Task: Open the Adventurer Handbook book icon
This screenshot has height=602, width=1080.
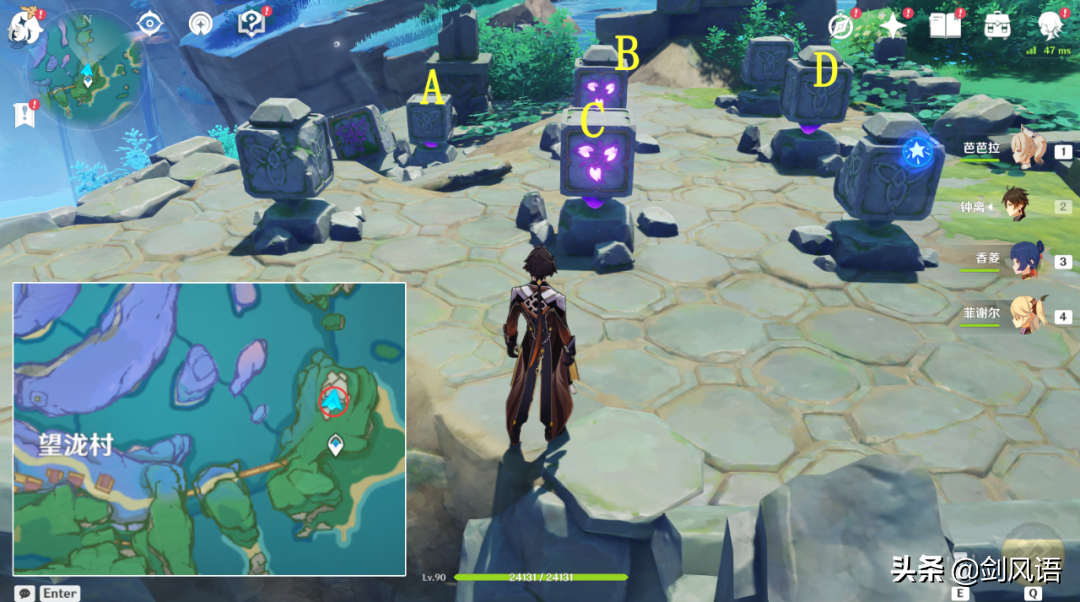Action: tap(945, 26)
